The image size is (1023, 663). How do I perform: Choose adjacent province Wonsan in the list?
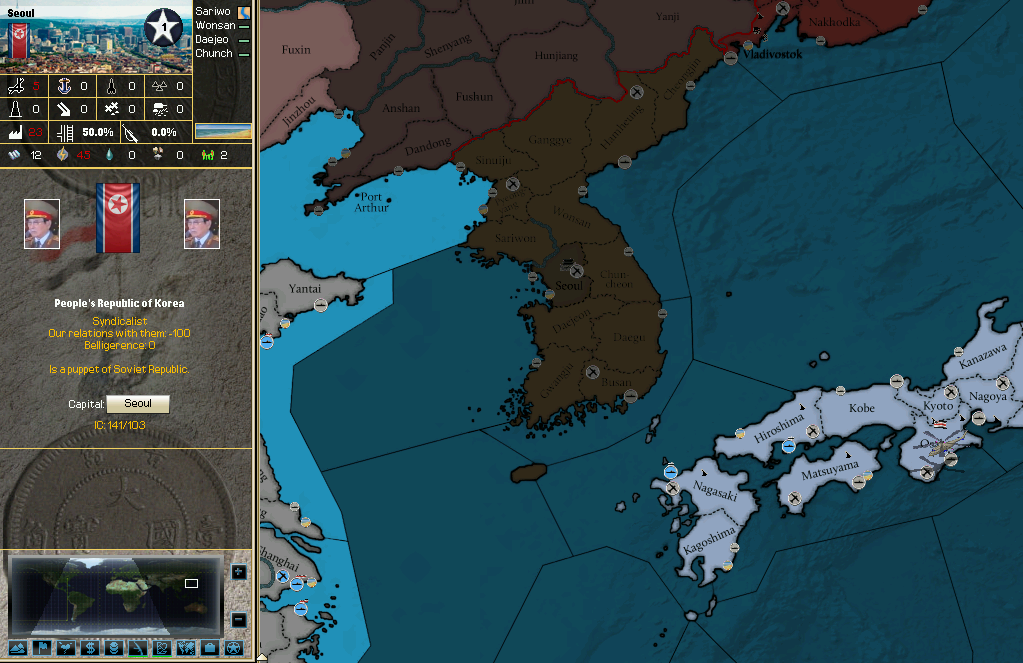pos(215,25)
